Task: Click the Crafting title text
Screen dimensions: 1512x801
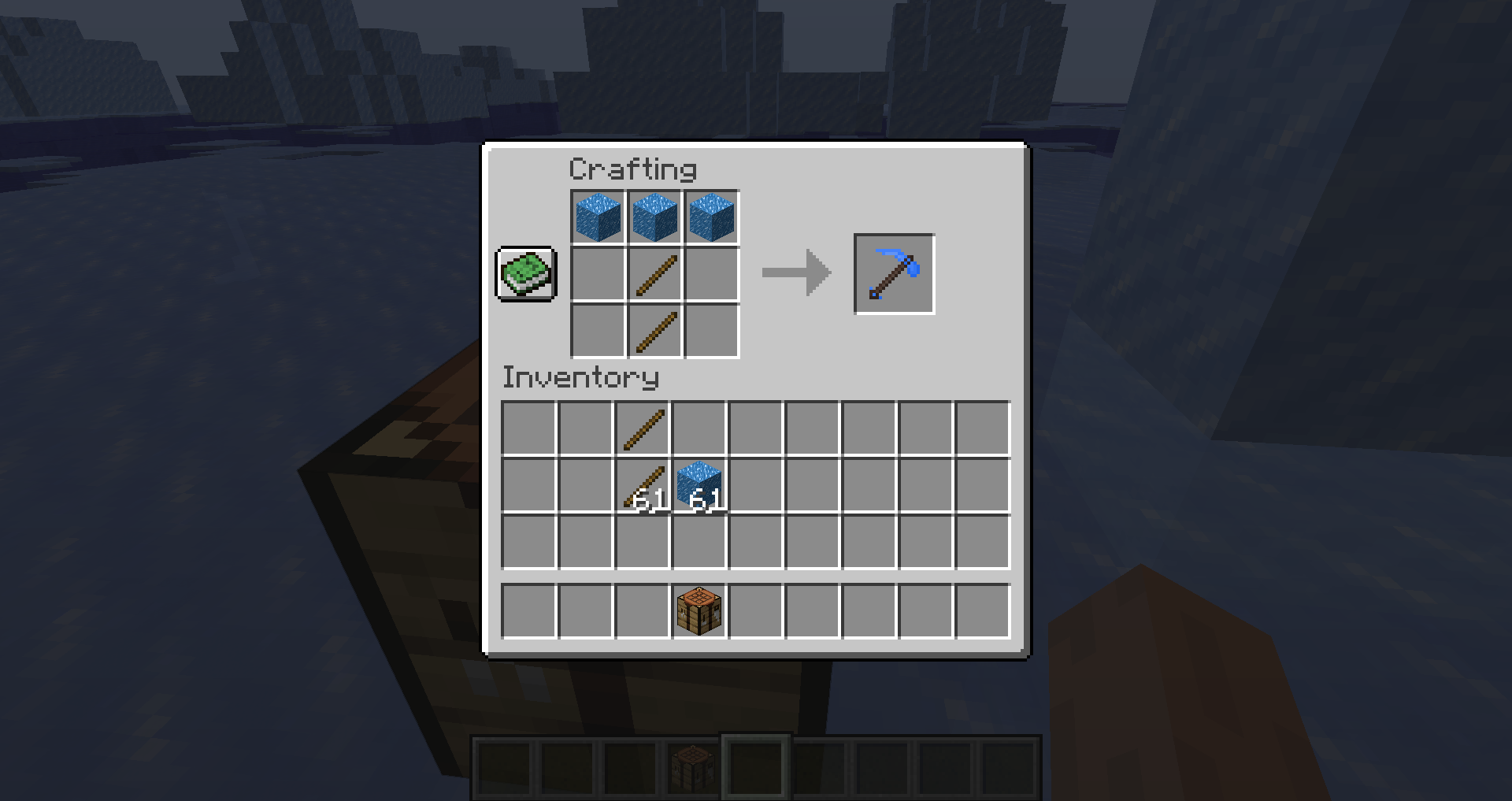Action: coord(632,168)
